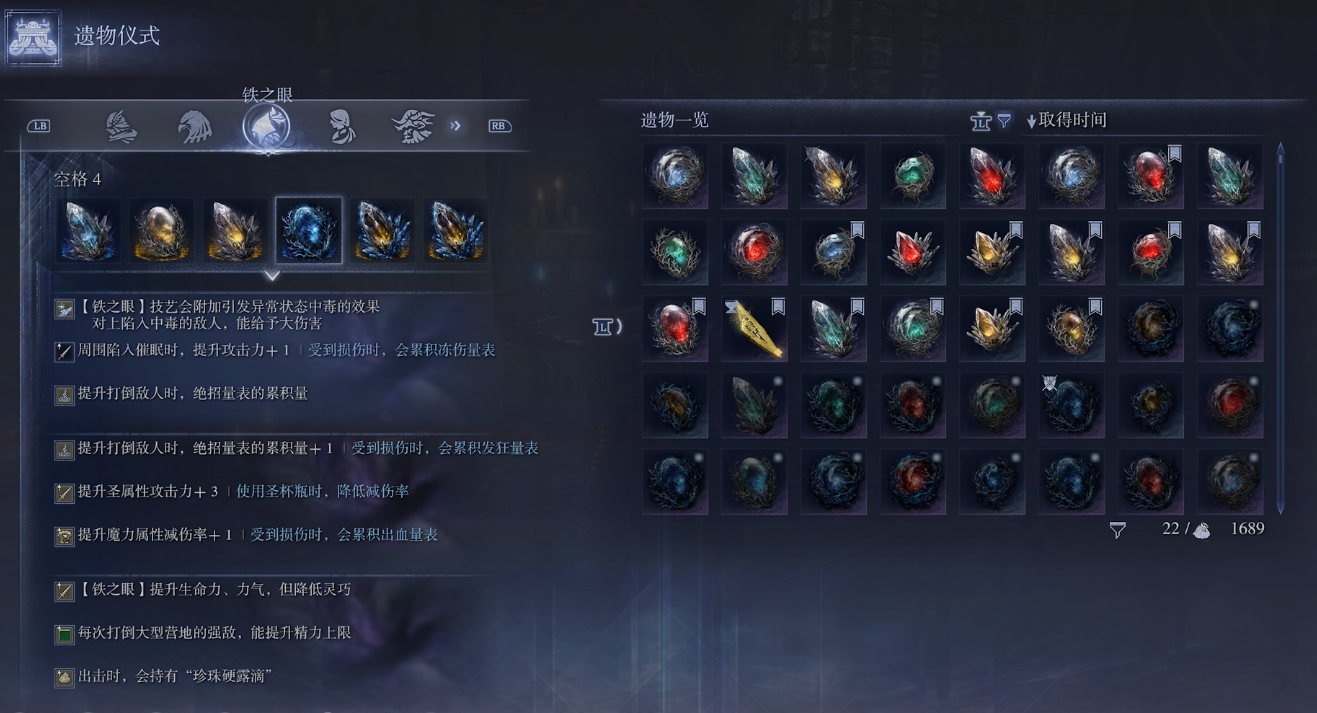Pick the golden blade-shaped relic
The height and width of the screenshot is (713, 1317).
(x=754, y=329)
